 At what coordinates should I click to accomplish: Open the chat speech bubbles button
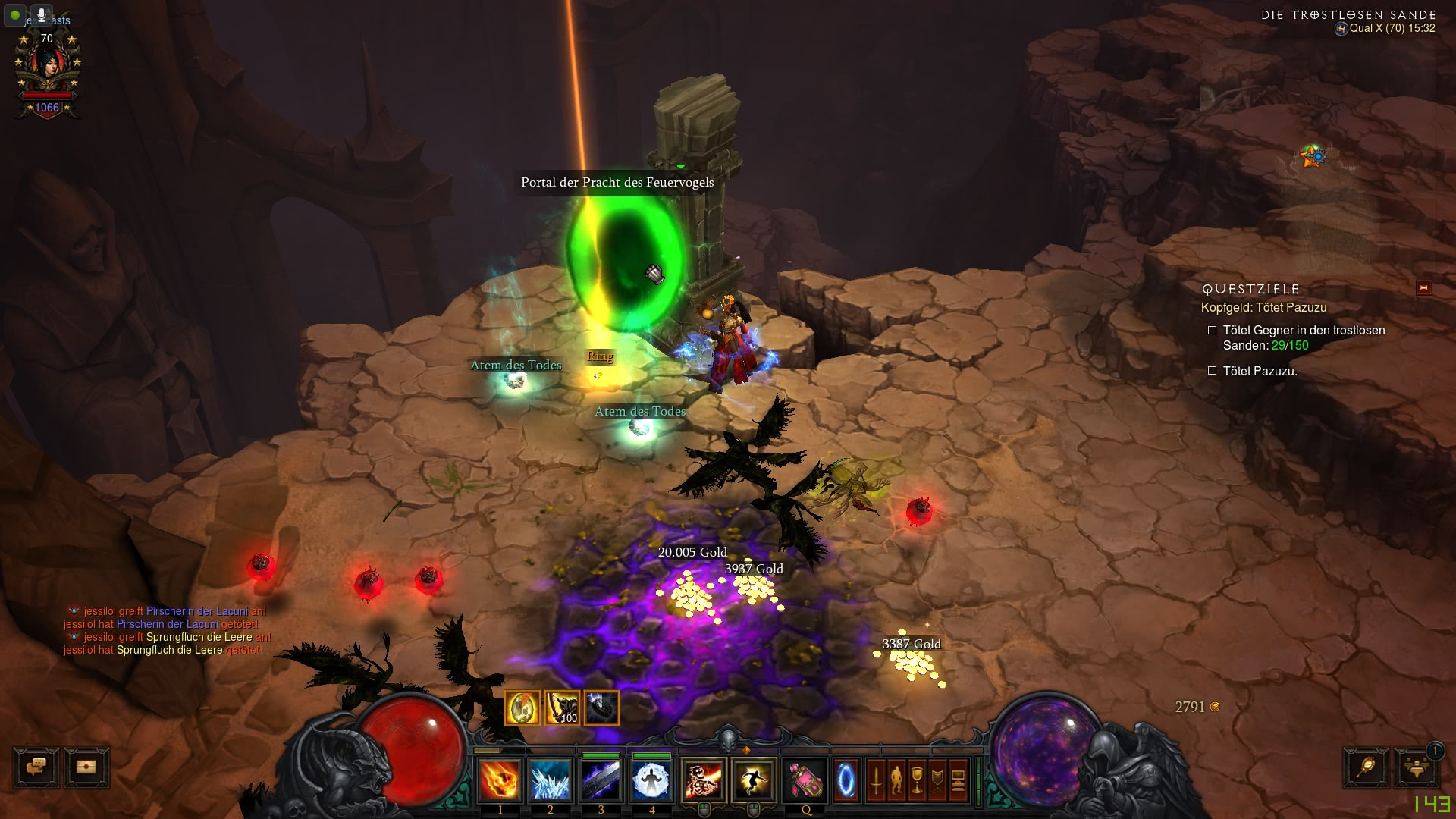click(36, 767)
